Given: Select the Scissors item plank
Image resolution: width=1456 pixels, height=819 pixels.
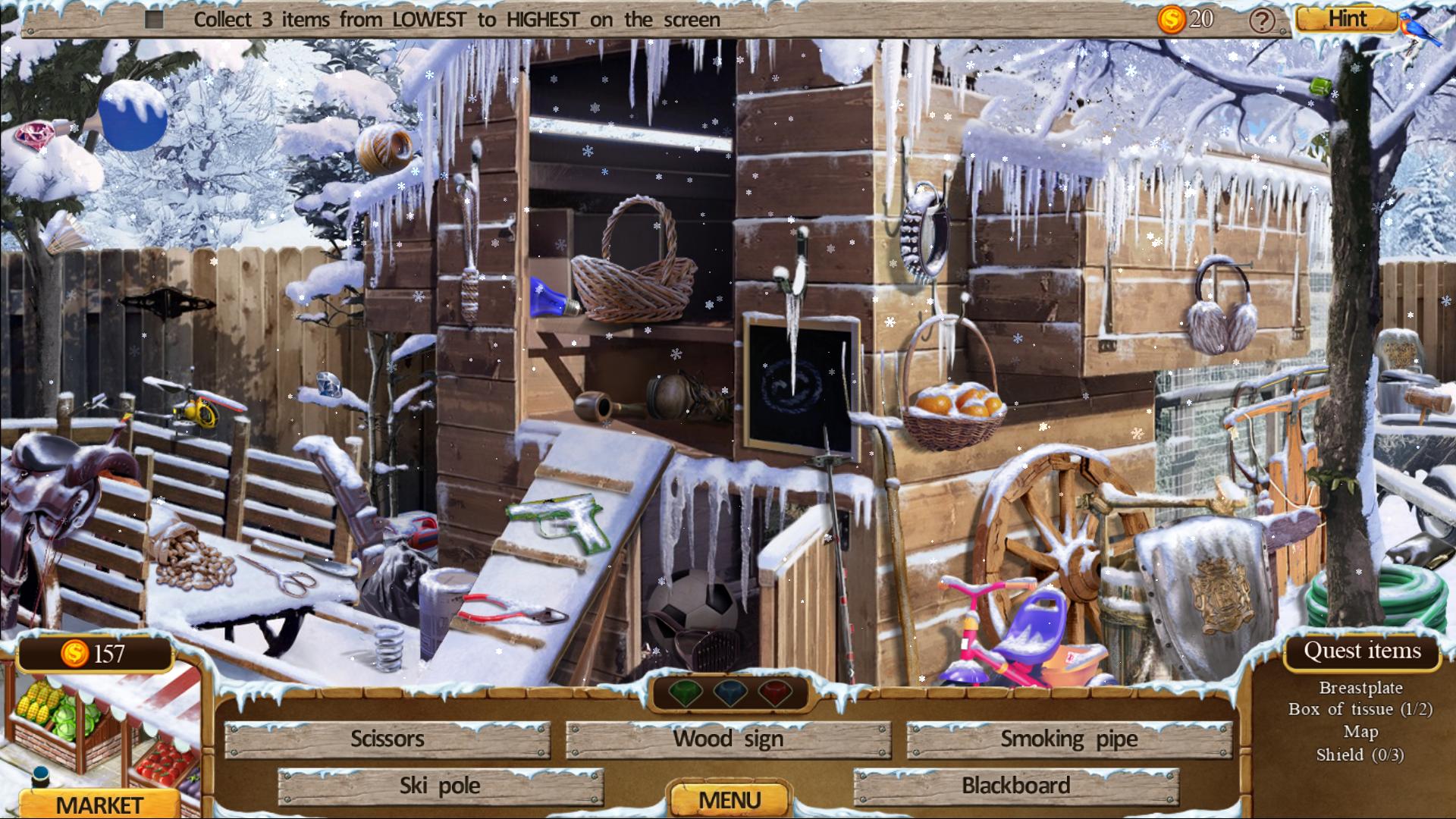Looking at the screenshot, I should [388, 739].
